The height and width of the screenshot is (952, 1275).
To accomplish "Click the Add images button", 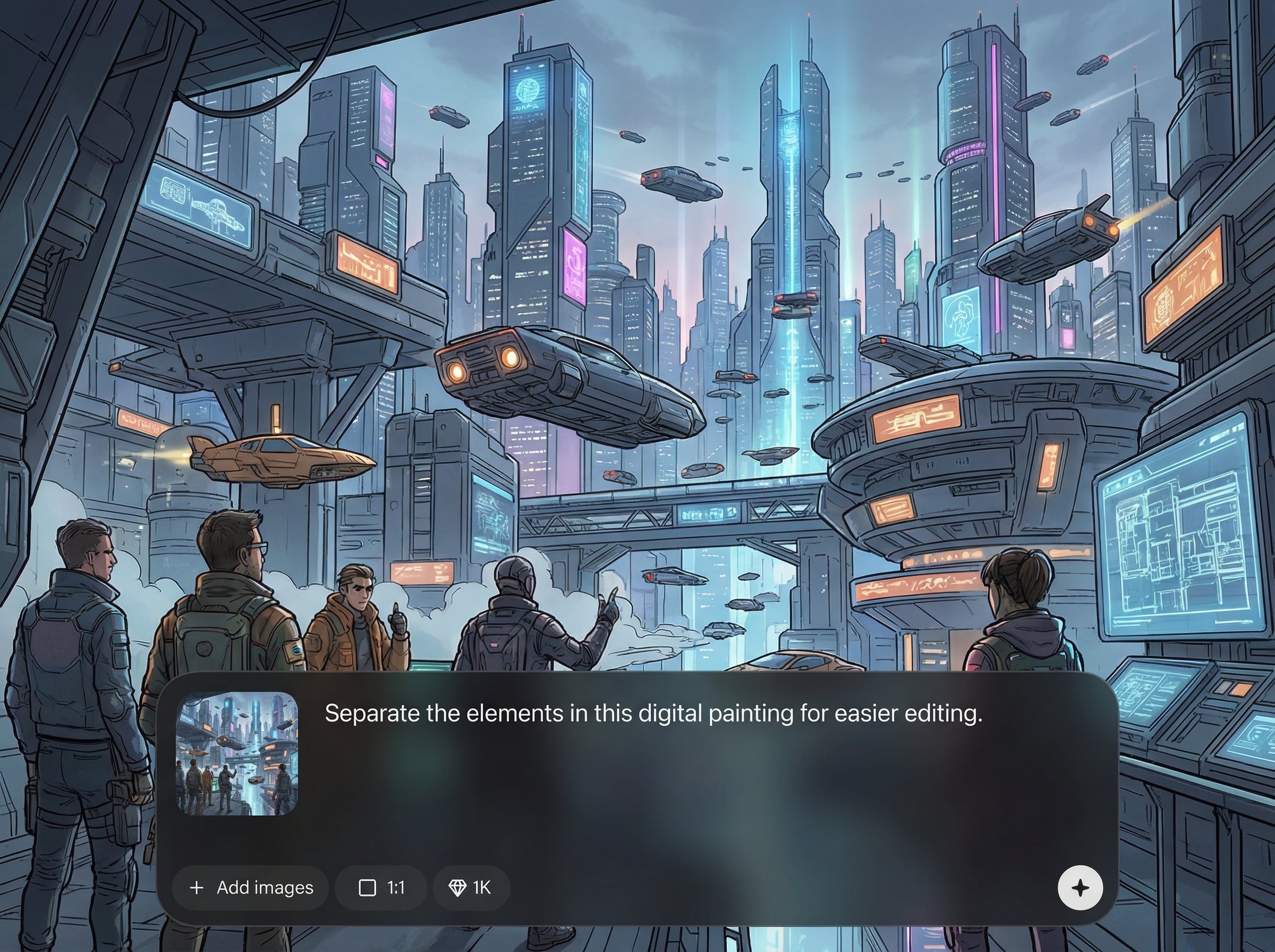I will pyautogui.click(x=251, y=888).
